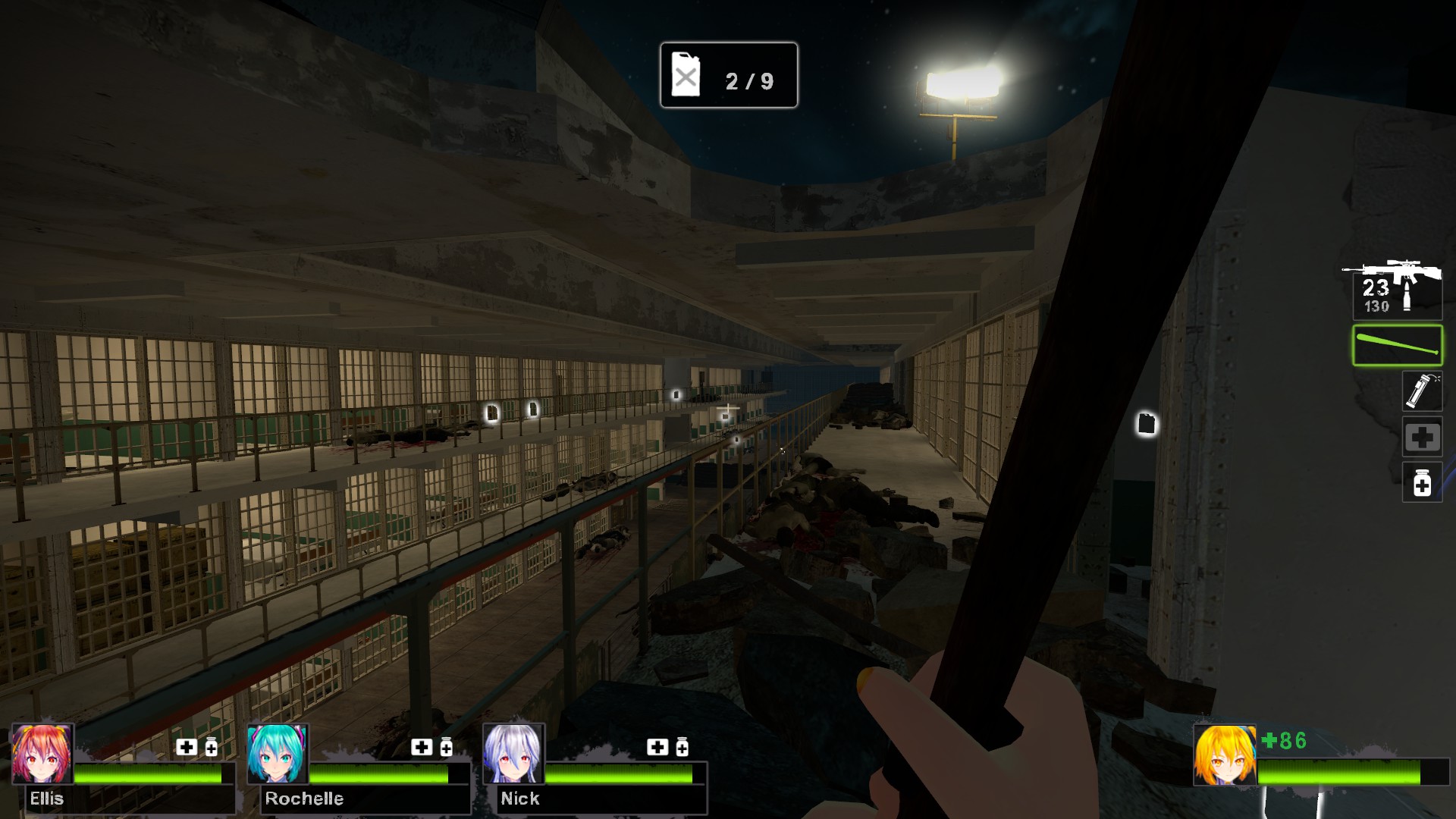Click the gas can objective tracker
The height and width of the screenshot is (819, 1456).
point(728,76)
